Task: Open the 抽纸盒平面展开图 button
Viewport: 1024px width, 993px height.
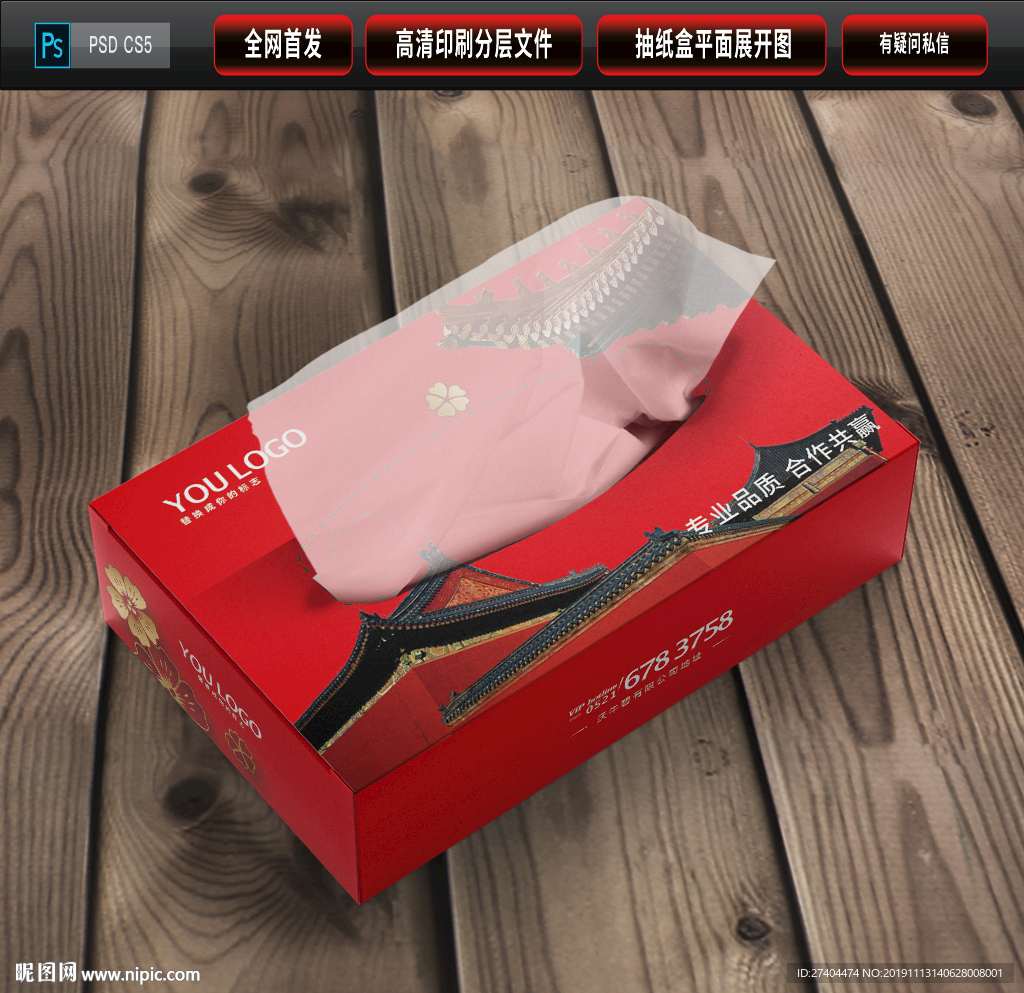Action: click(713, 45)
